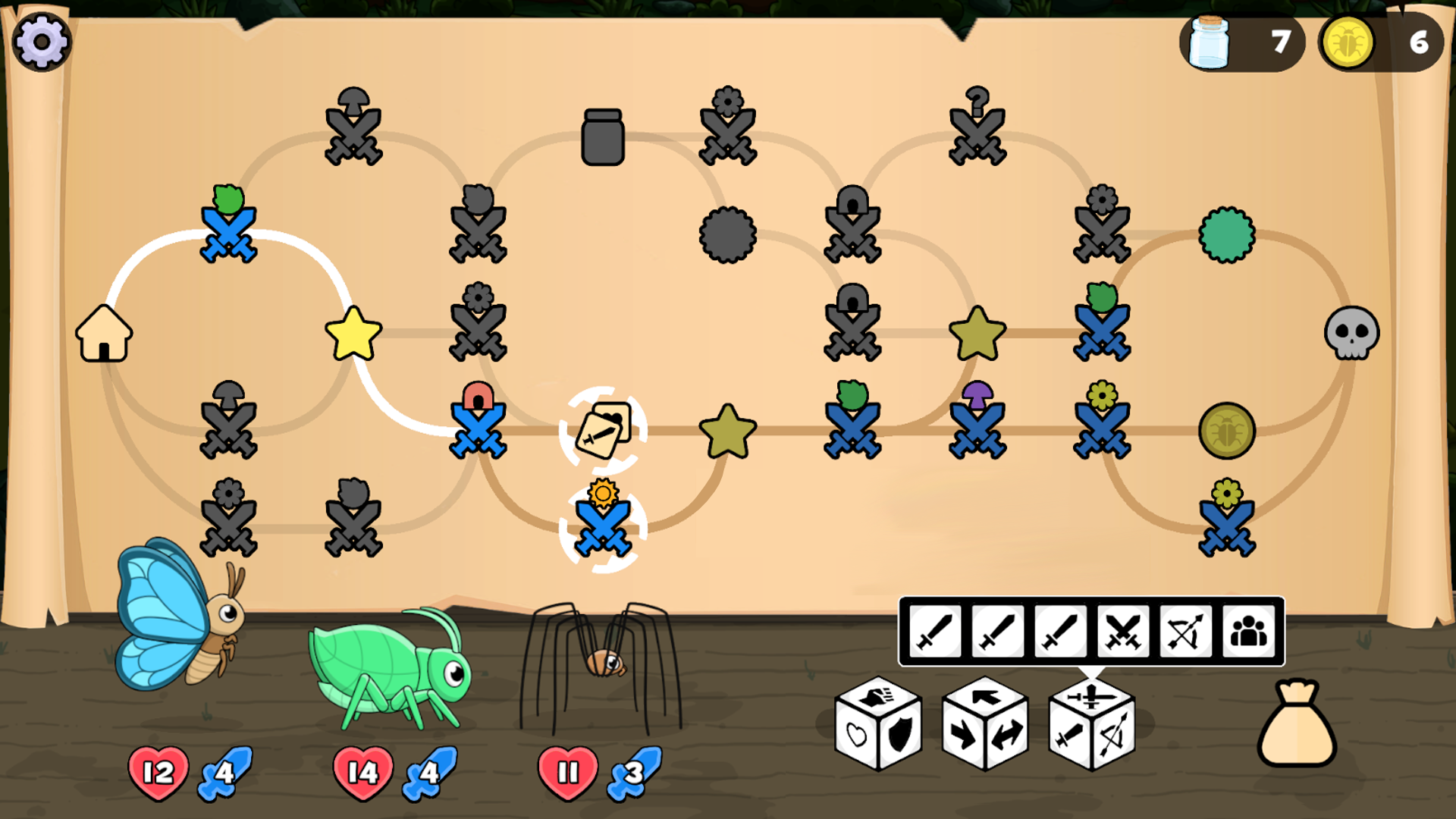This screenshot has width=1456, height=819.
Task: Click the sword and bow die
Action: coord(1092,724)
